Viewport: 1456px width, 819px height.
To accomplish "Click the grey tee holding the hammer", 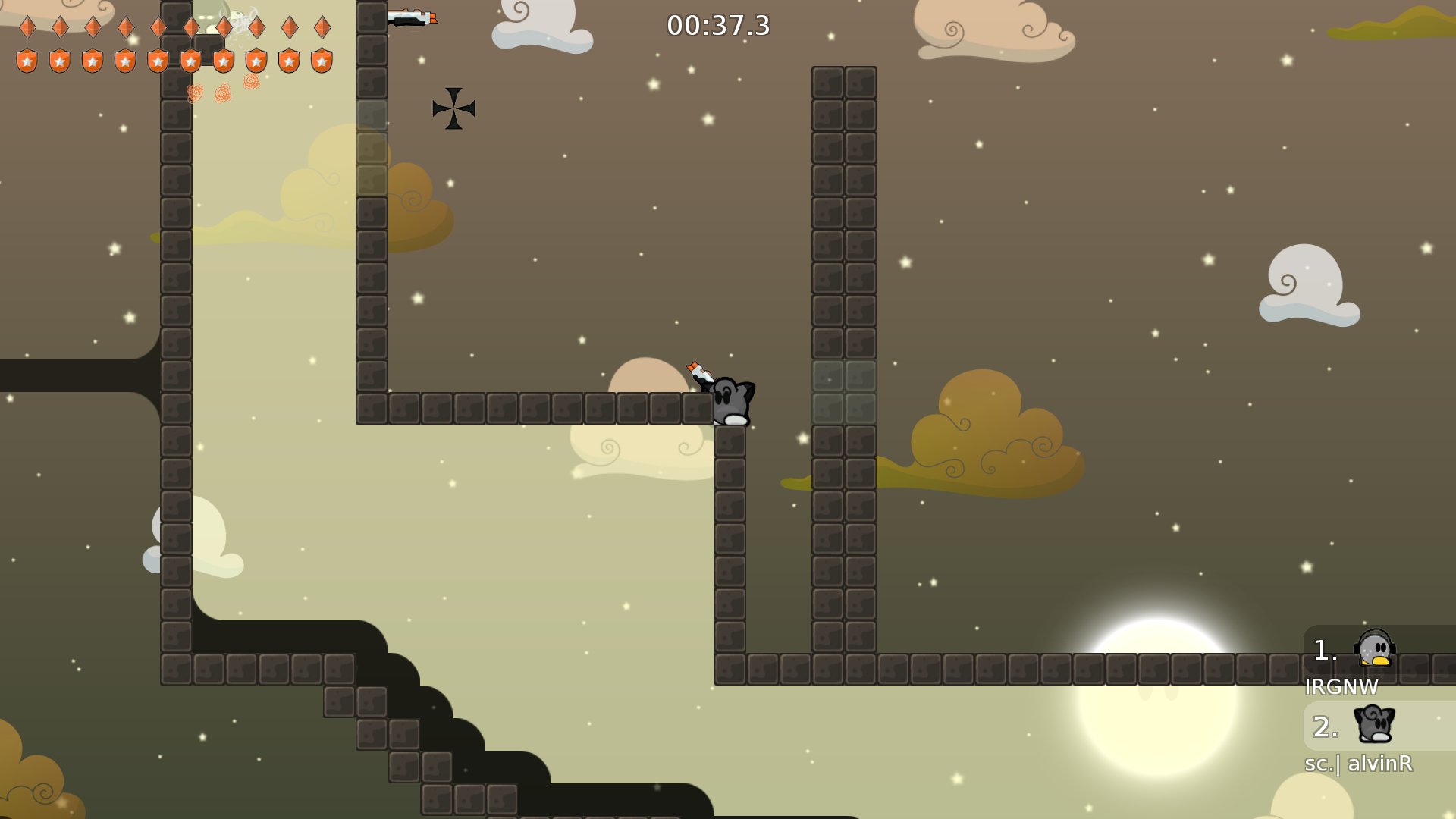I will pyautogui.click(x=730, y=398).
